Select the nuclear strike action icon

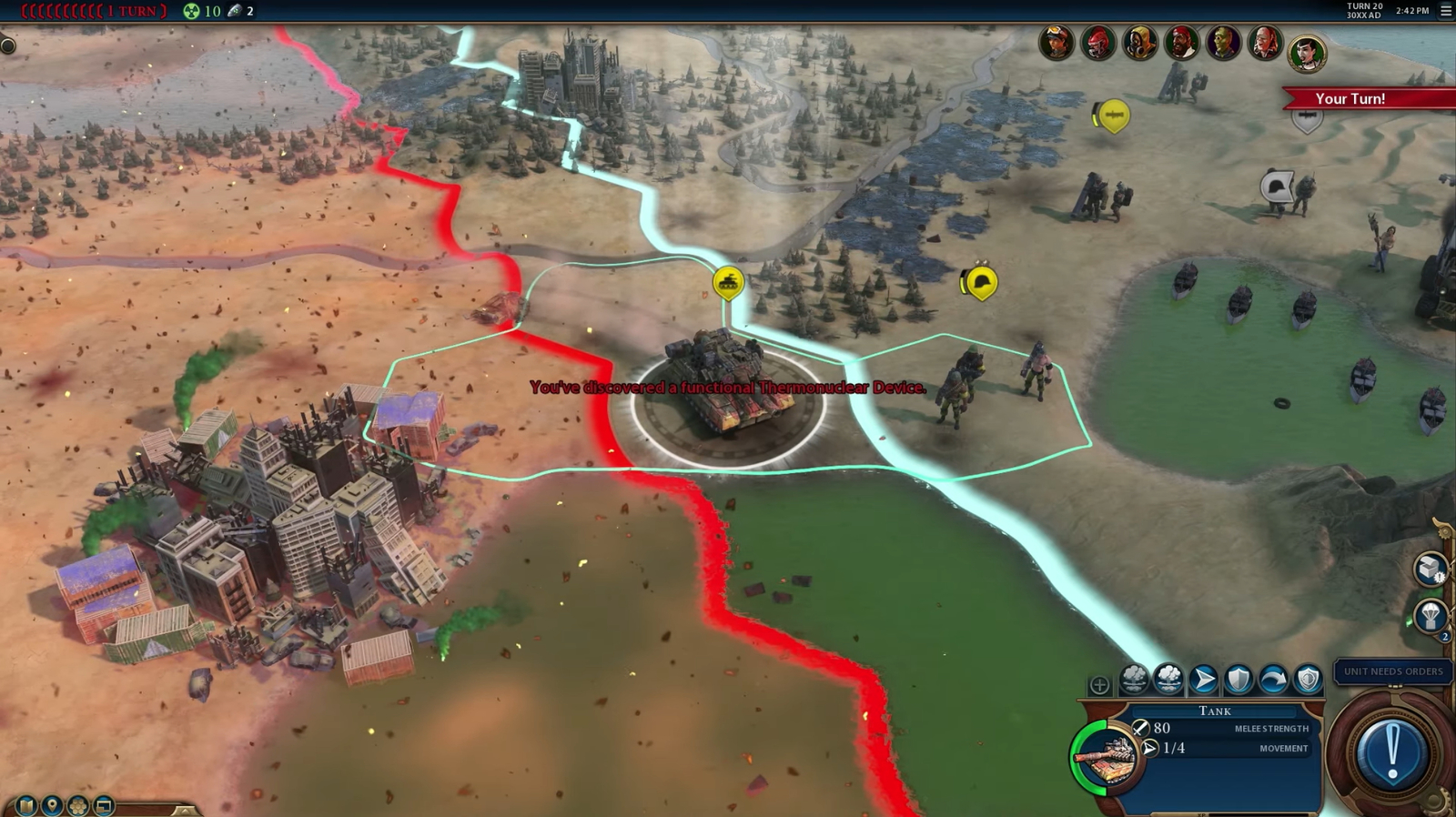tap(1133, 680)
